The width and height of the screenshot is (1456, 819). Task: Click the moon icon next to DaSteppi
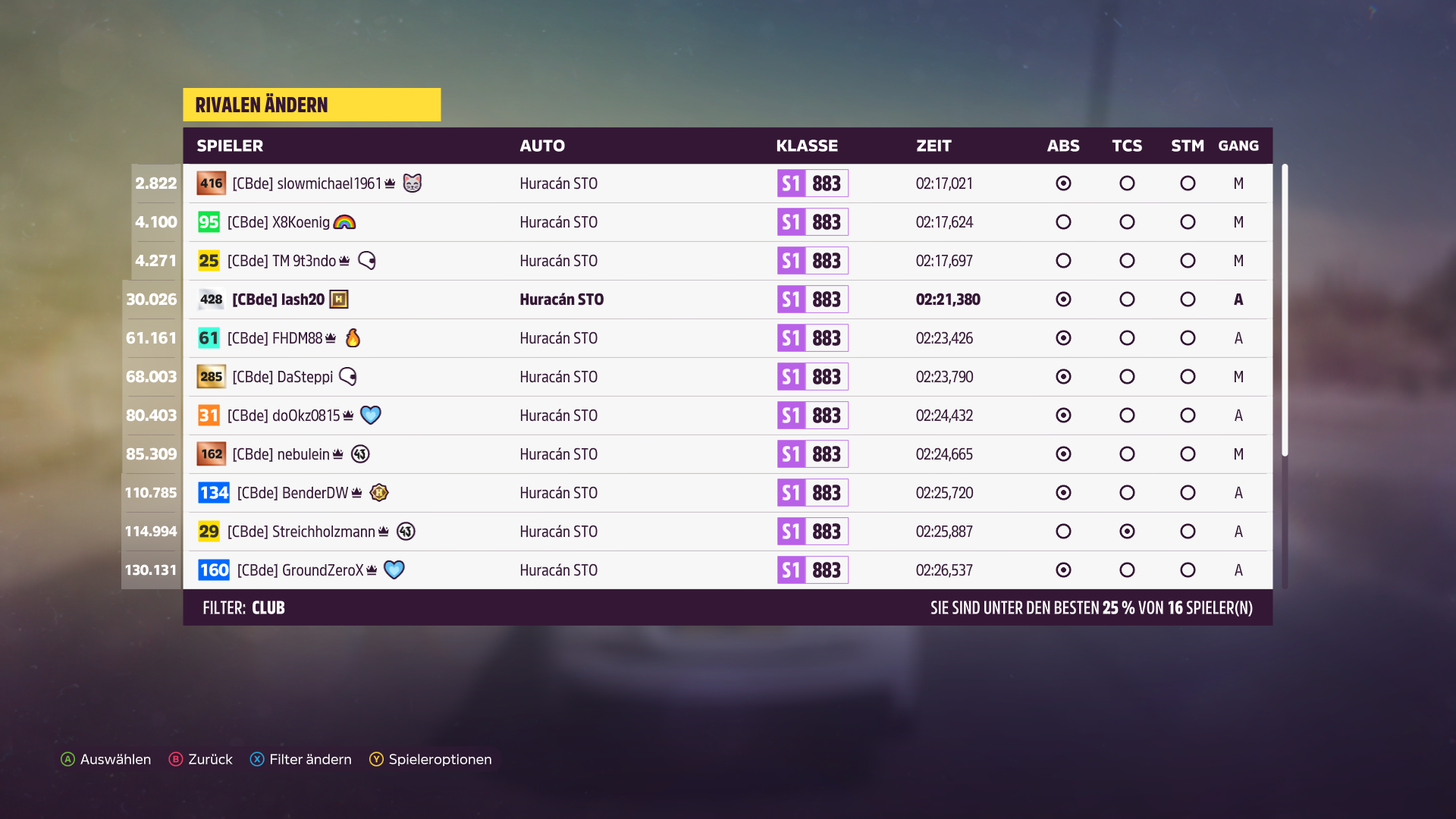click(x=349, y=377)
